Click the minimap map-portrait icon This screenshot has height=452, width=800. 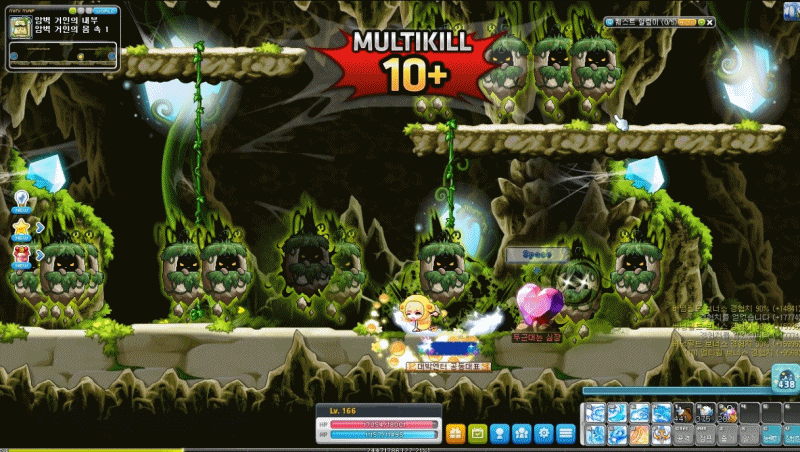(22, 29)
